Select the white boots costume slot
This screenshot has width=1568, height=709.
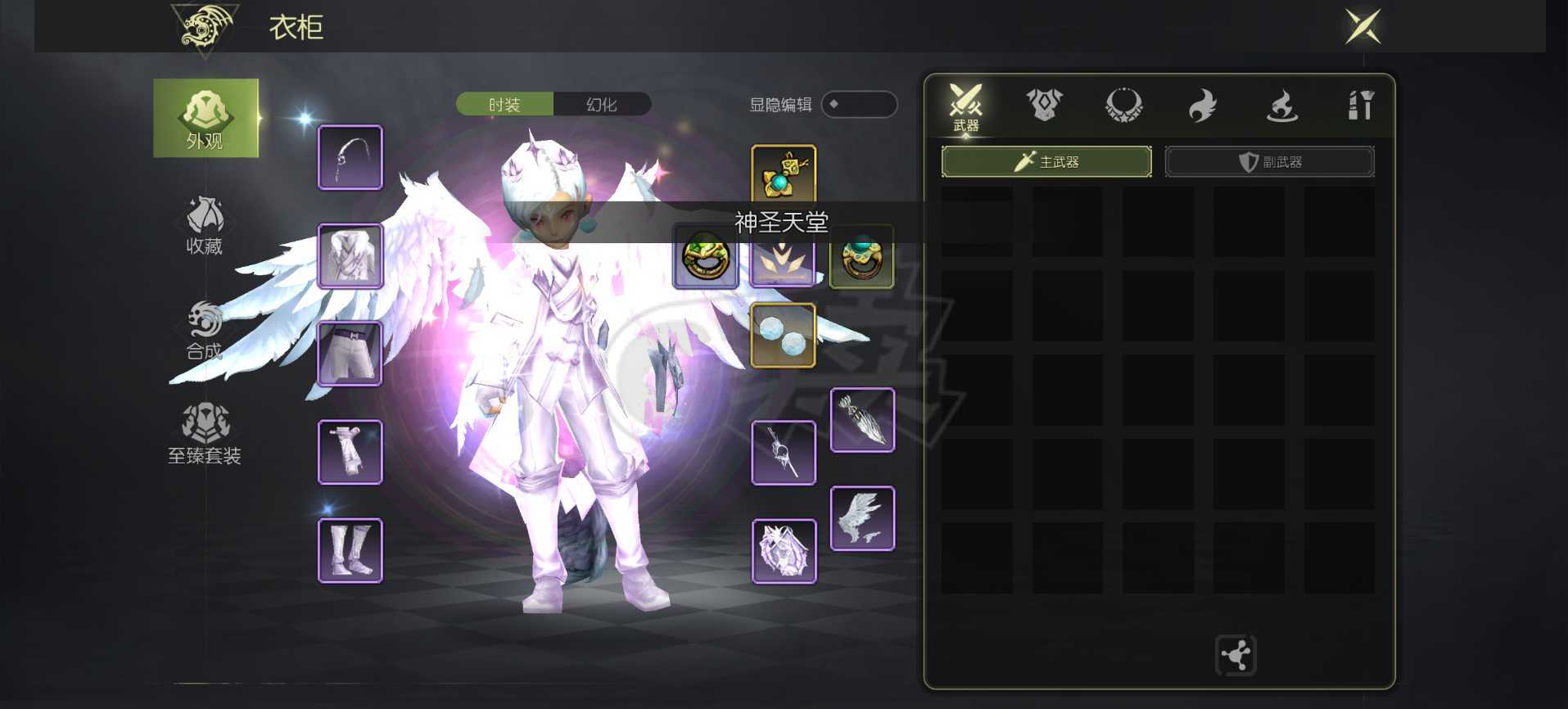(x=350, y=550)
